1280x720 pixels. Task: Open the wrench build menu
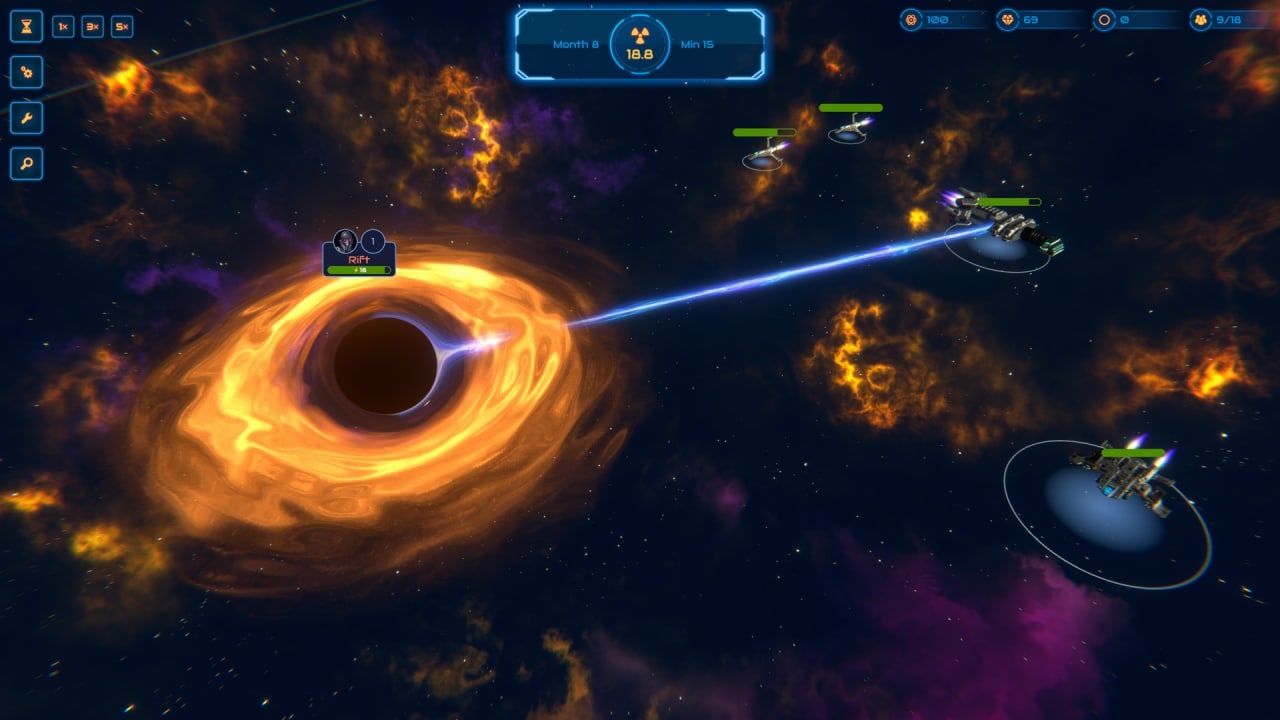[26, 118]
